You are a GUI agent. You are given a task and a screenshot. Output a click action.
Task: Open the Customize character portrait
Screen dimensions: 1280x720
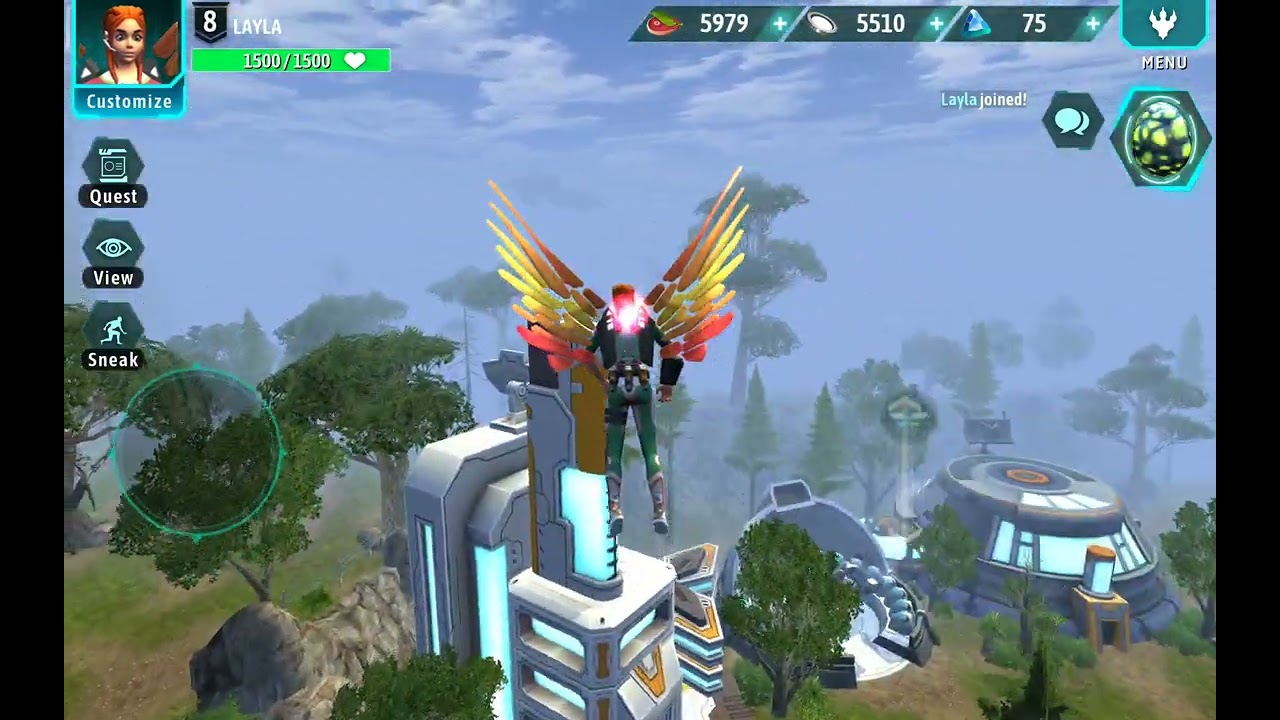click(129, 55)
